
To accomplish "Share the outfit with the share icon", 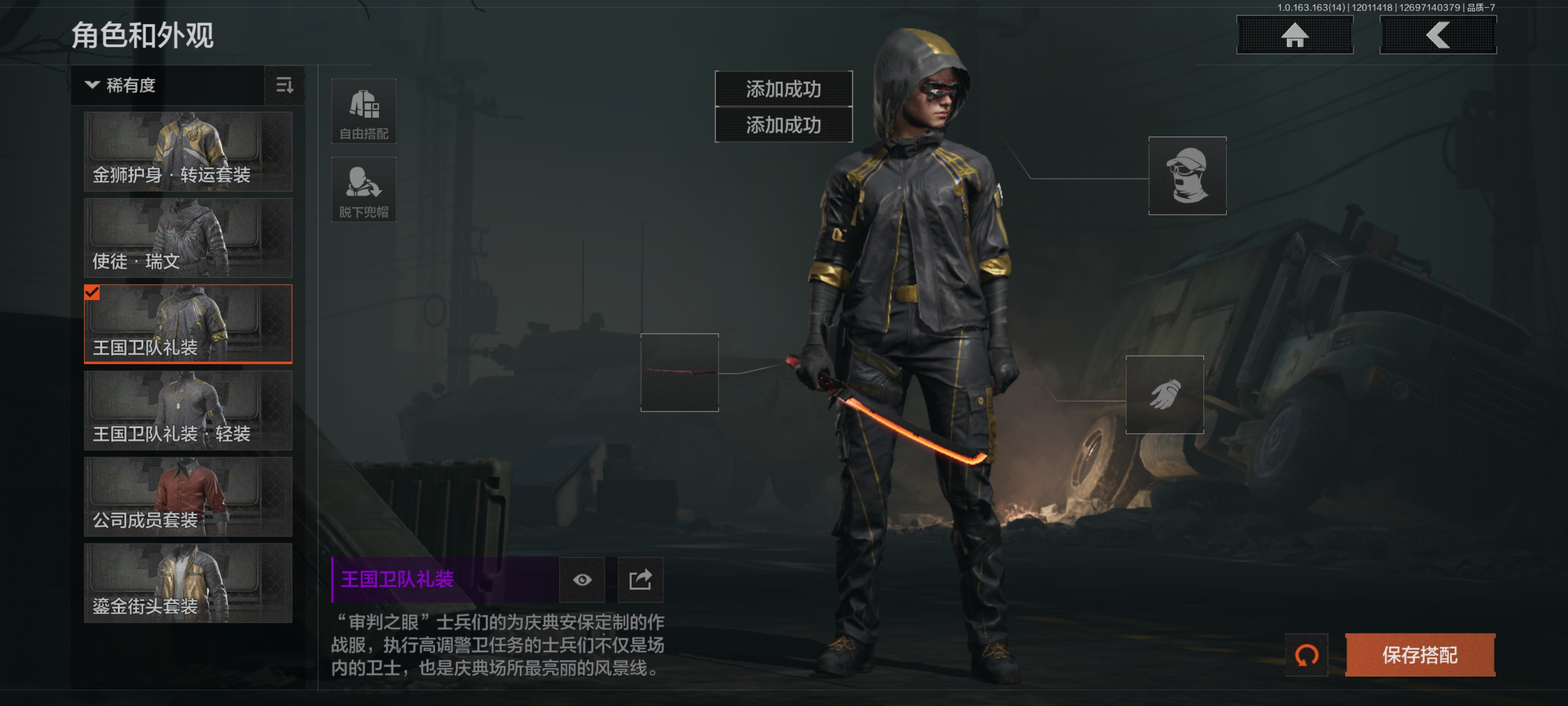I will coord(640,579).
